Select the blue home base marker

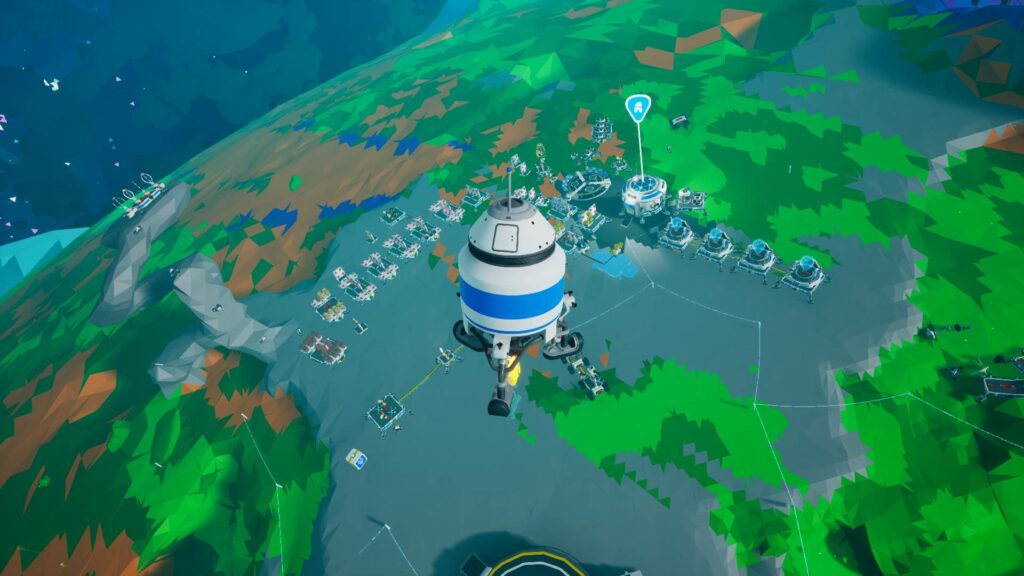coord(637,108)
